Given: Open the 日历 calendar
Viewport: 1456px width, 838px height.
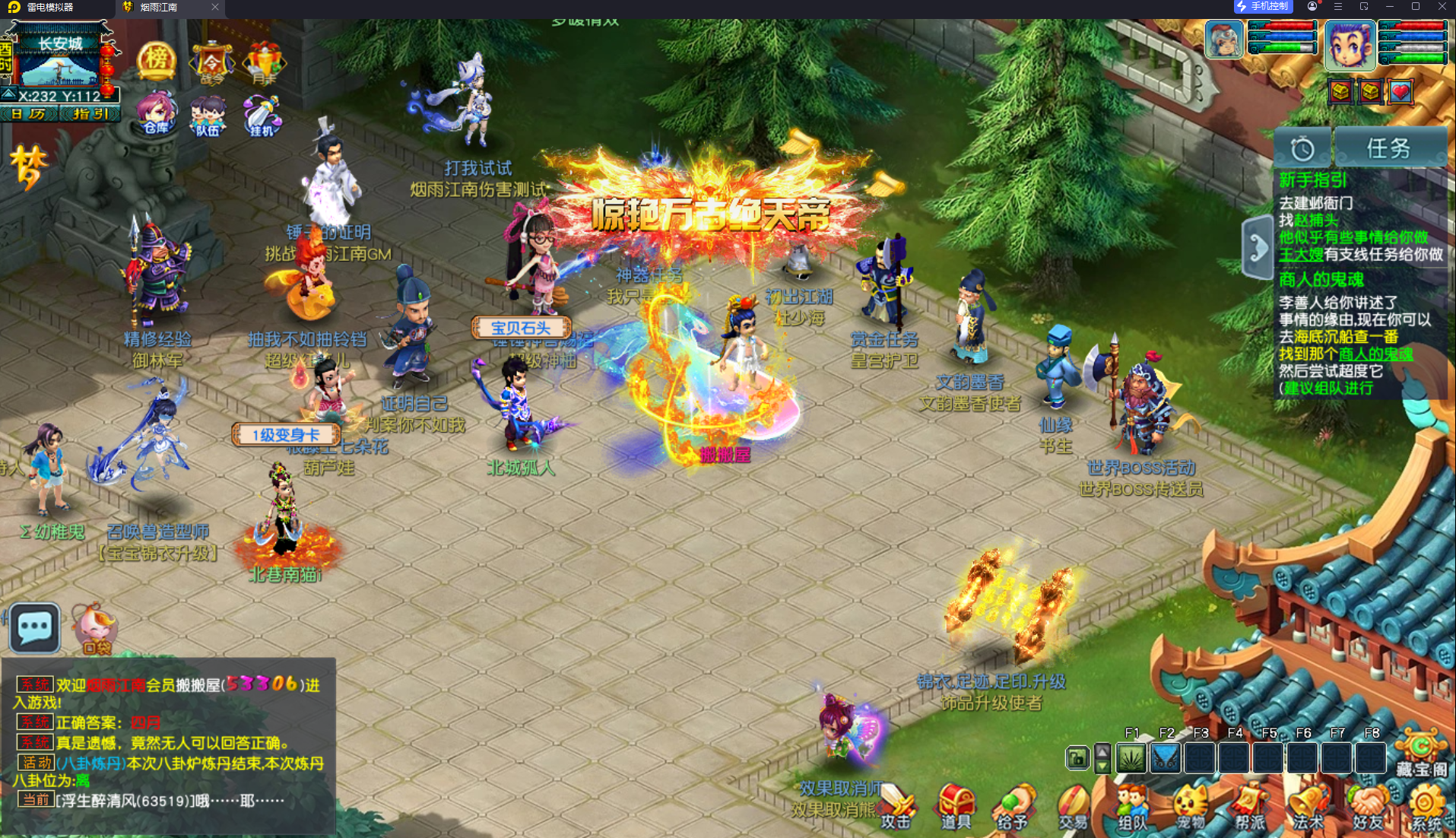Looking at the screenshot, I should click(30, 113).
